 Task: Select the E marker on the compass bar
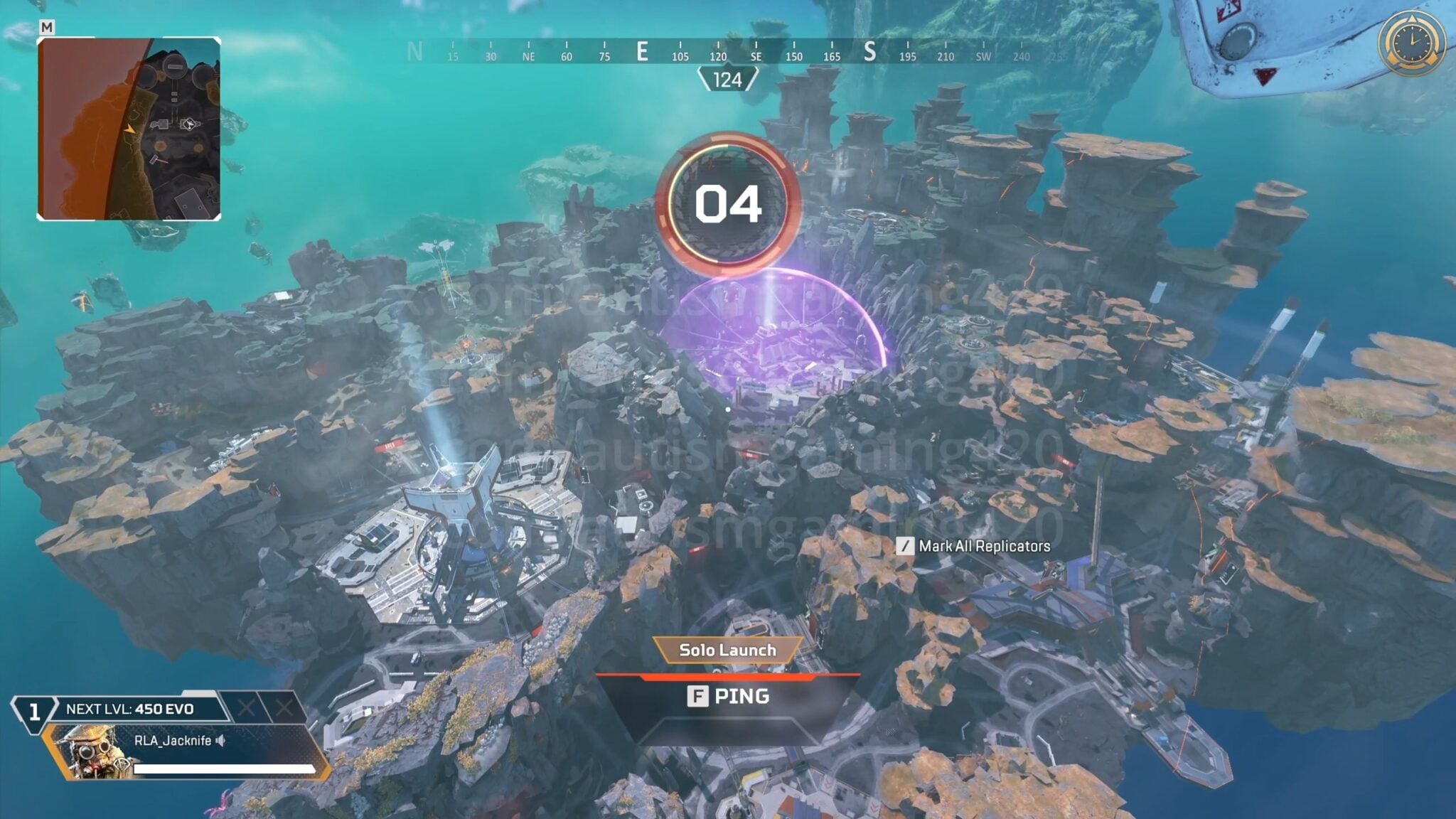point(644,50)
